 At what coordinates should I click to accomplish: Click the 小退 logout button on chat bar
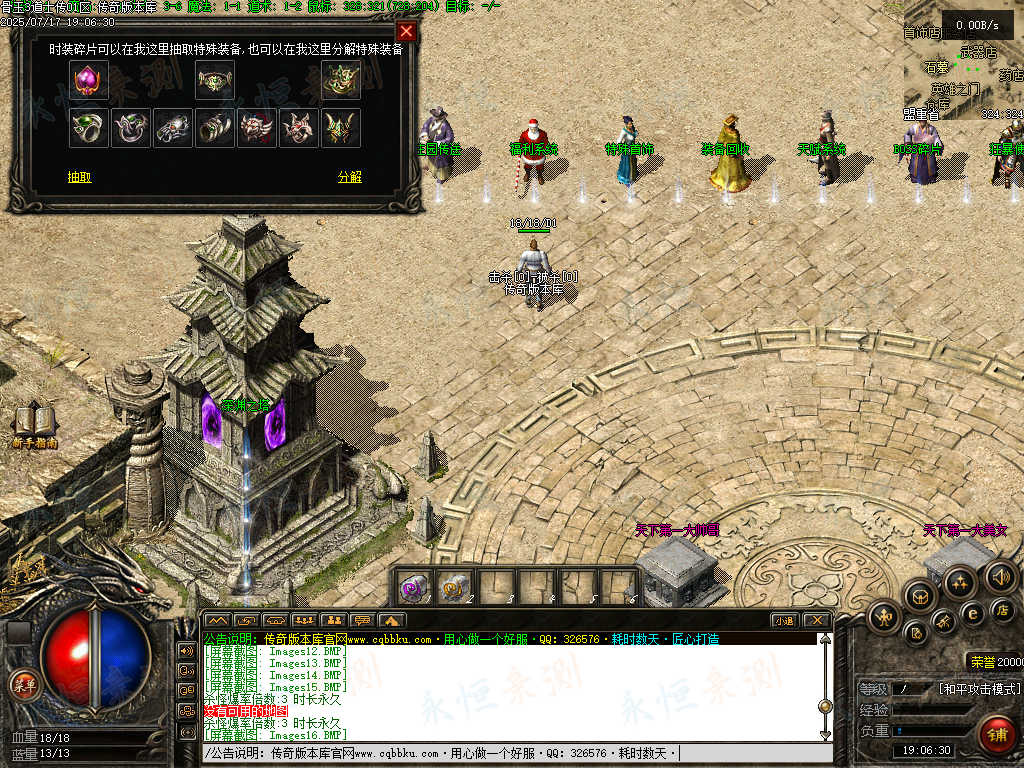(784, 621)
